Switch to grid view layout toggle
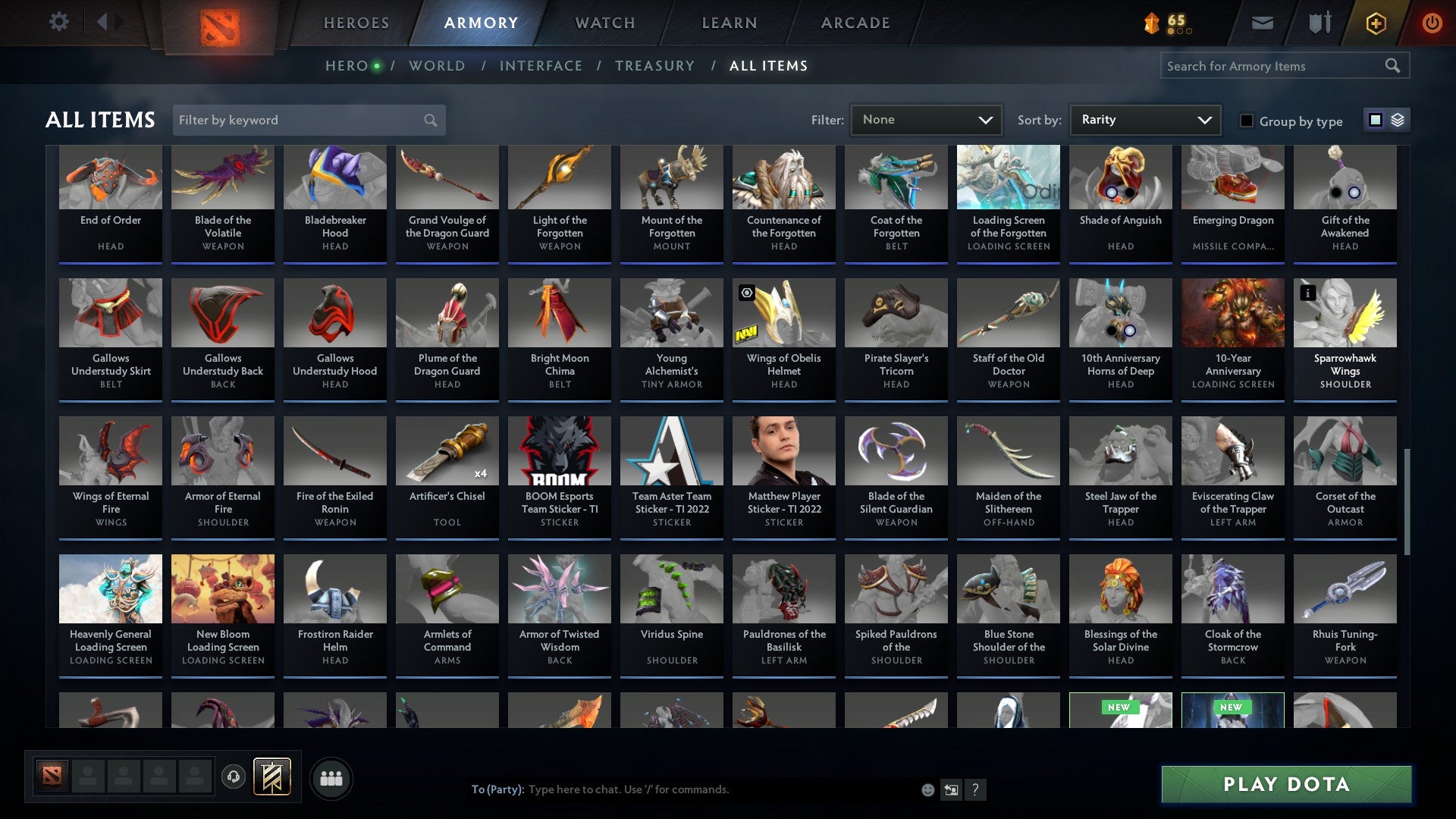Screen dimensions: 1456x819 [1375, 120]
